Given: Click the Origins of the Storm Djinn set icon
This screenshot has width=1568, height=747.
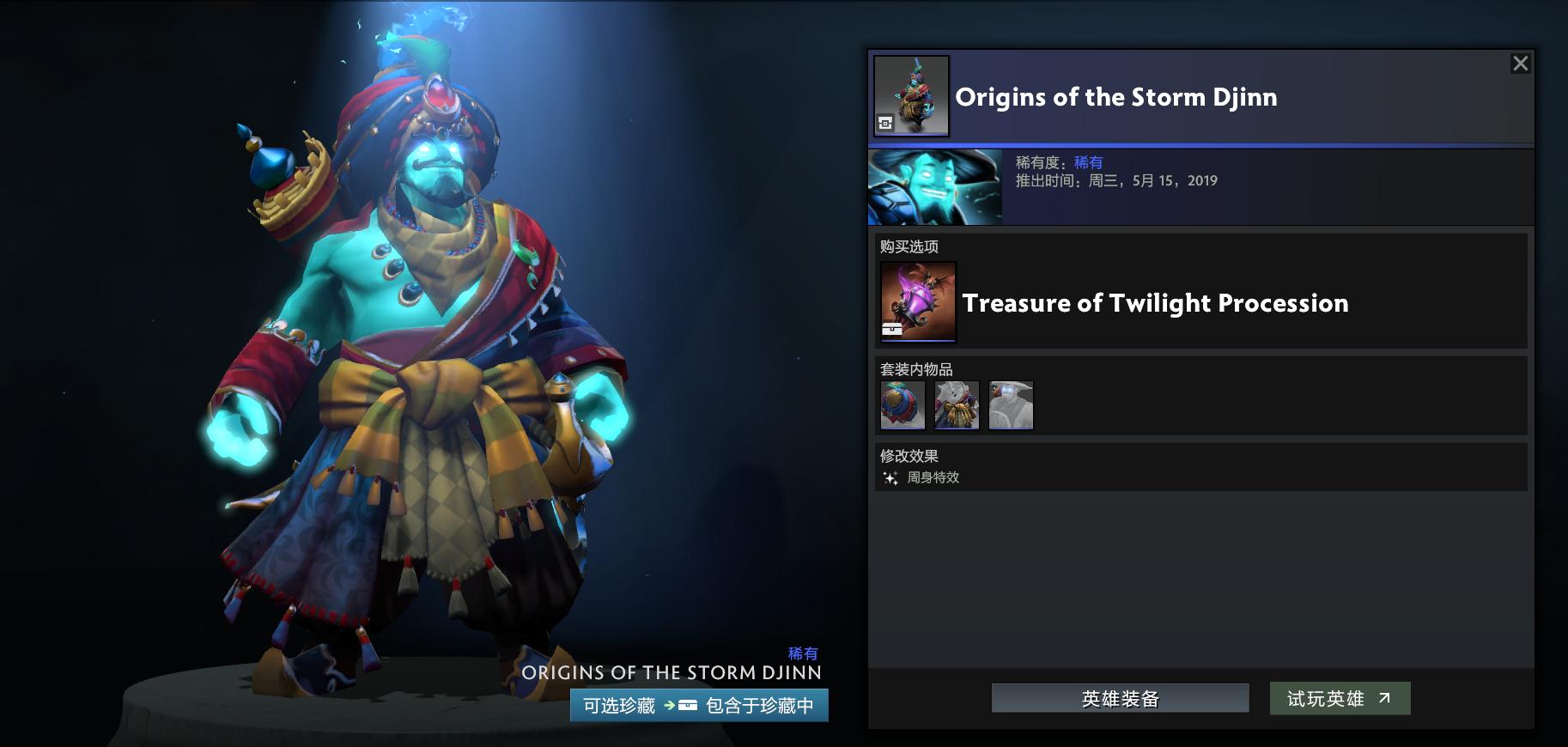Looking at the screenshot, I should click(913, 94).
